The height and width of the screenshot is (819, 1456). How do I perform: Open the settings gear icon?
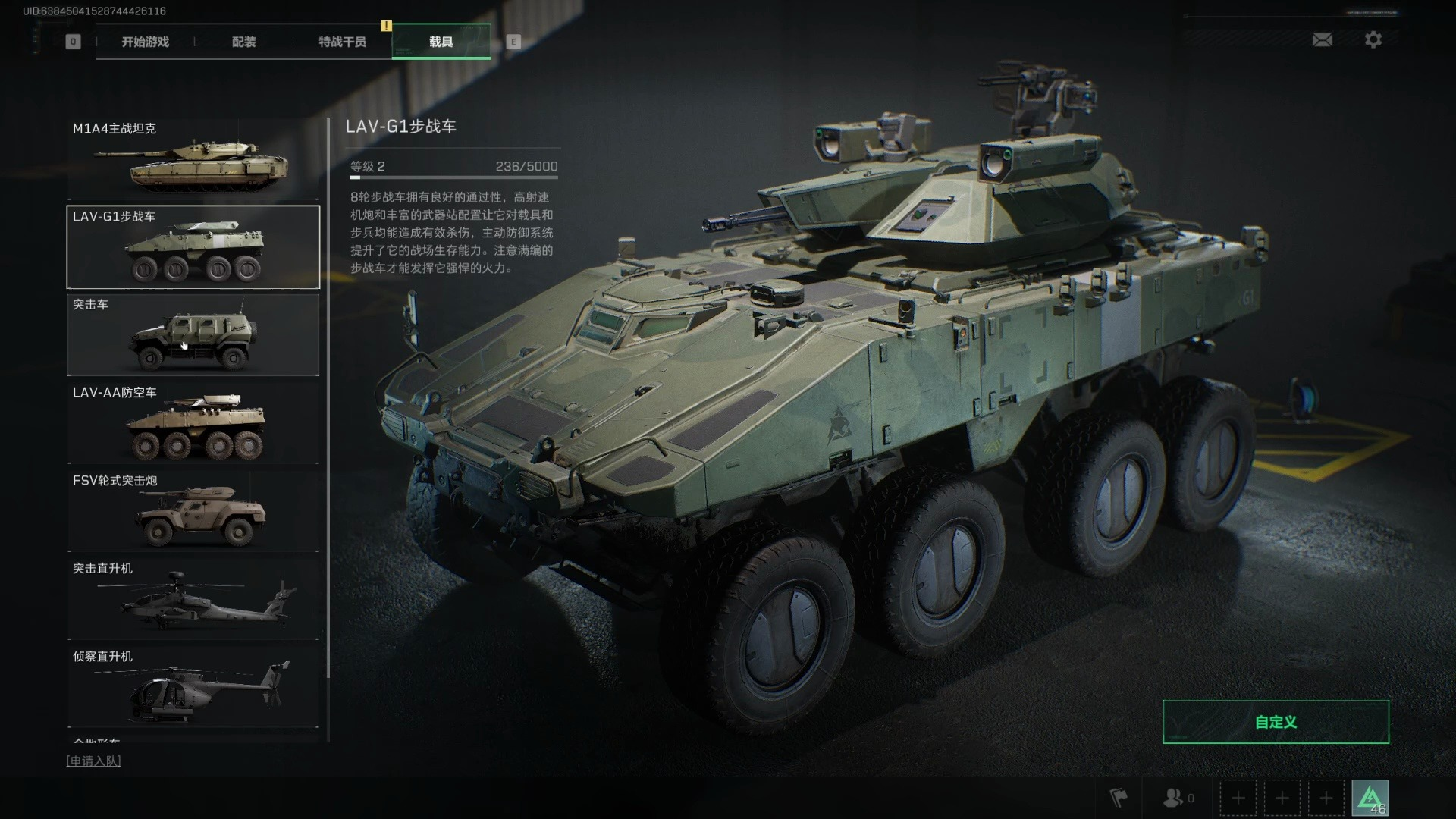click(x=1373, y=39)
